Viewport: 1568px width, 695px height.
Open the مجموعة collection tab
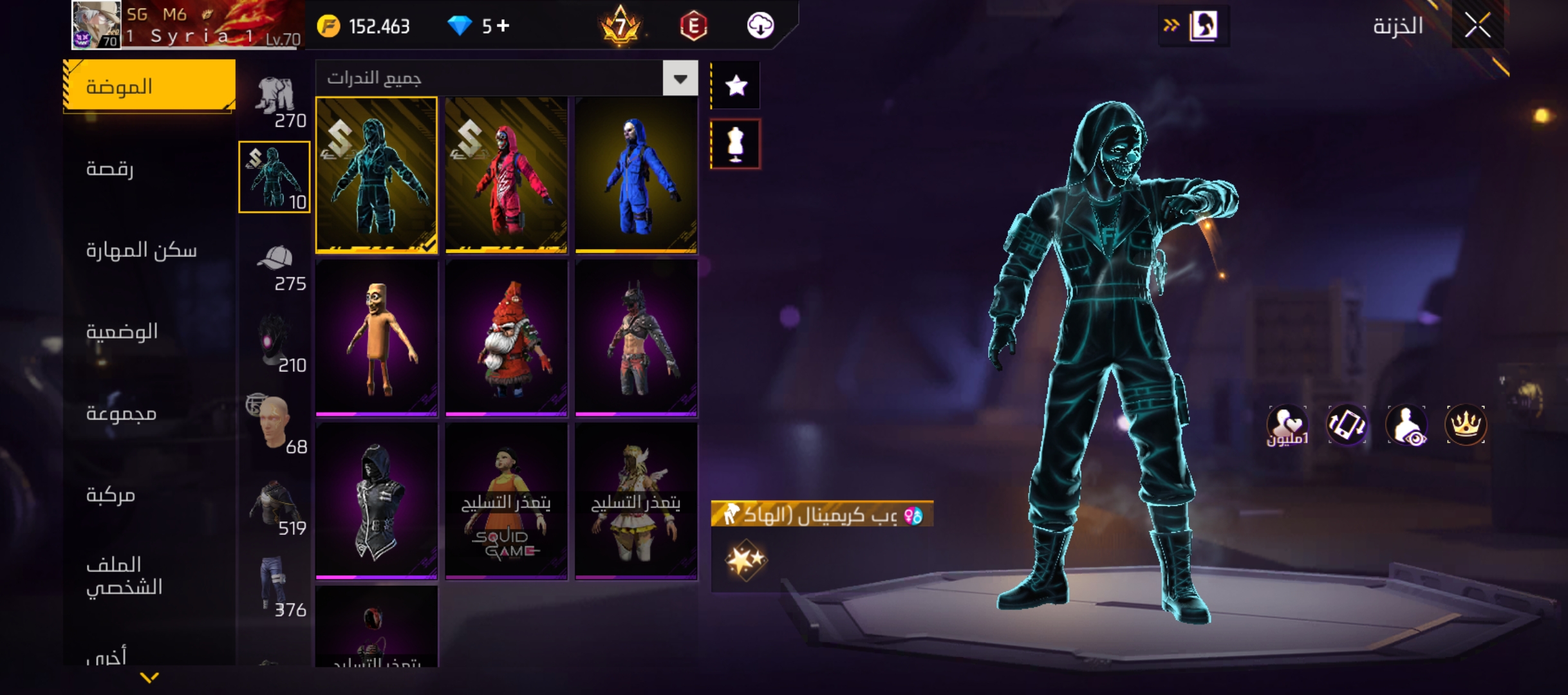[122, 413]
